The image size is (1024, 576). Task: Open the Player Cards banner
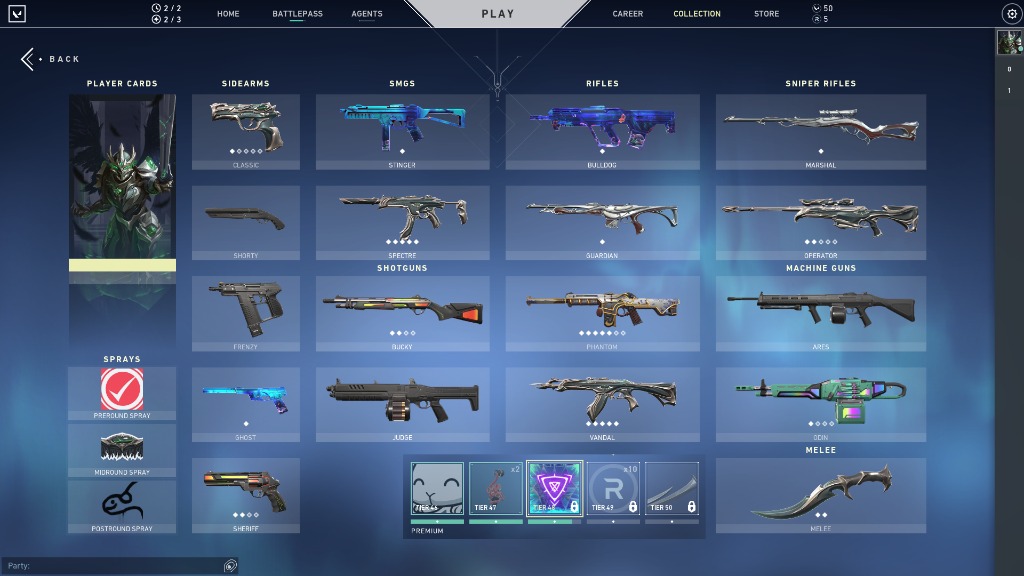pyautogui.click(x=122, y=220)
